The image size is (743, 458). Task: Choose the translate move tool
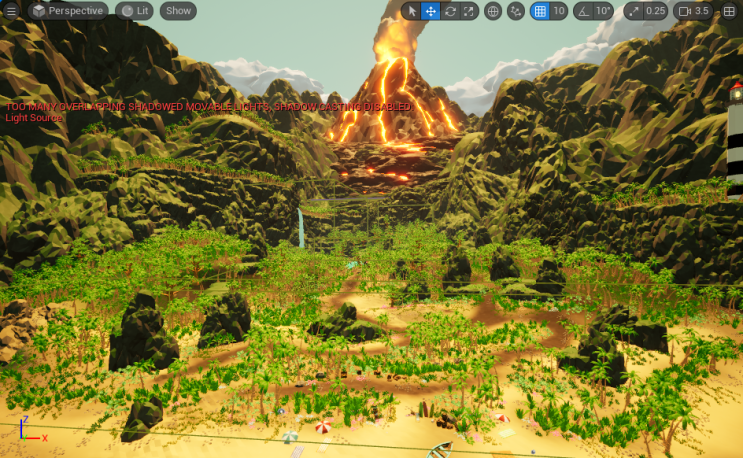point(430,11)
